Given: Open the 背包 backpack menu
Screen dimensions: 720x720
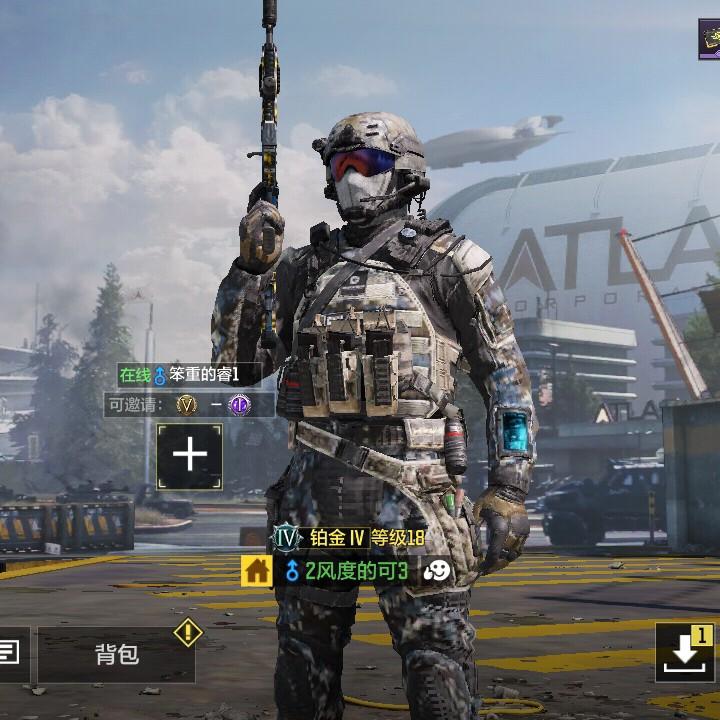Looking at the screenshot, I should (117, 654).
